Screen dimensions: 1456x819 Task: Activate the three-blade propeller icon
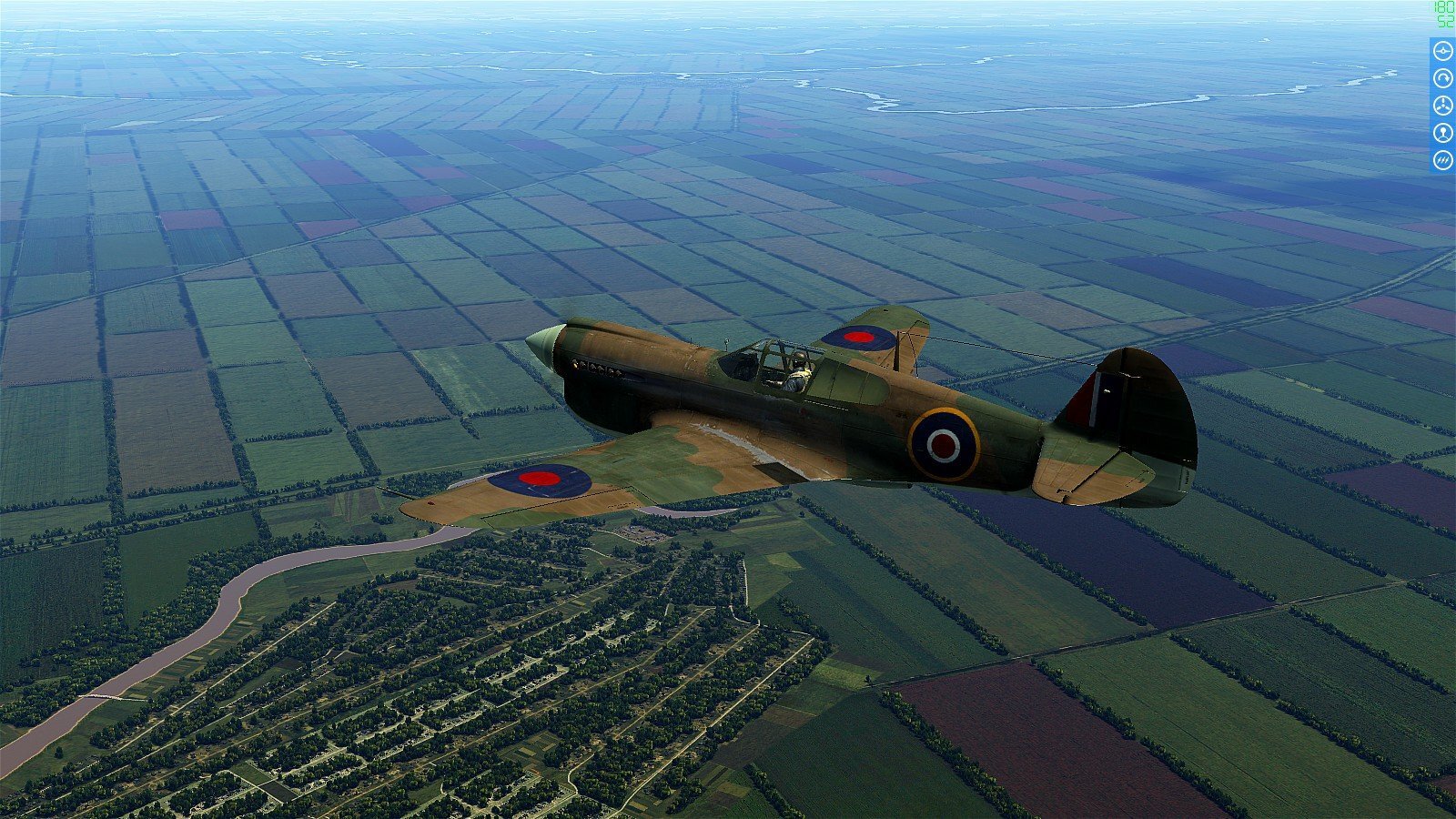pyautogui.click(x=1442, y=106)
